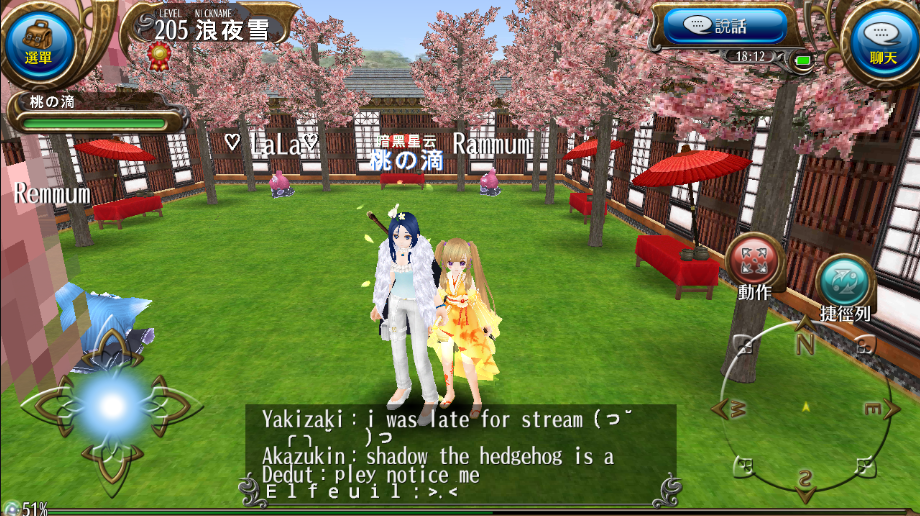Screen dimensions: 920x516
Task: Tap the 說話 talk button
Action: coord(717,26)
